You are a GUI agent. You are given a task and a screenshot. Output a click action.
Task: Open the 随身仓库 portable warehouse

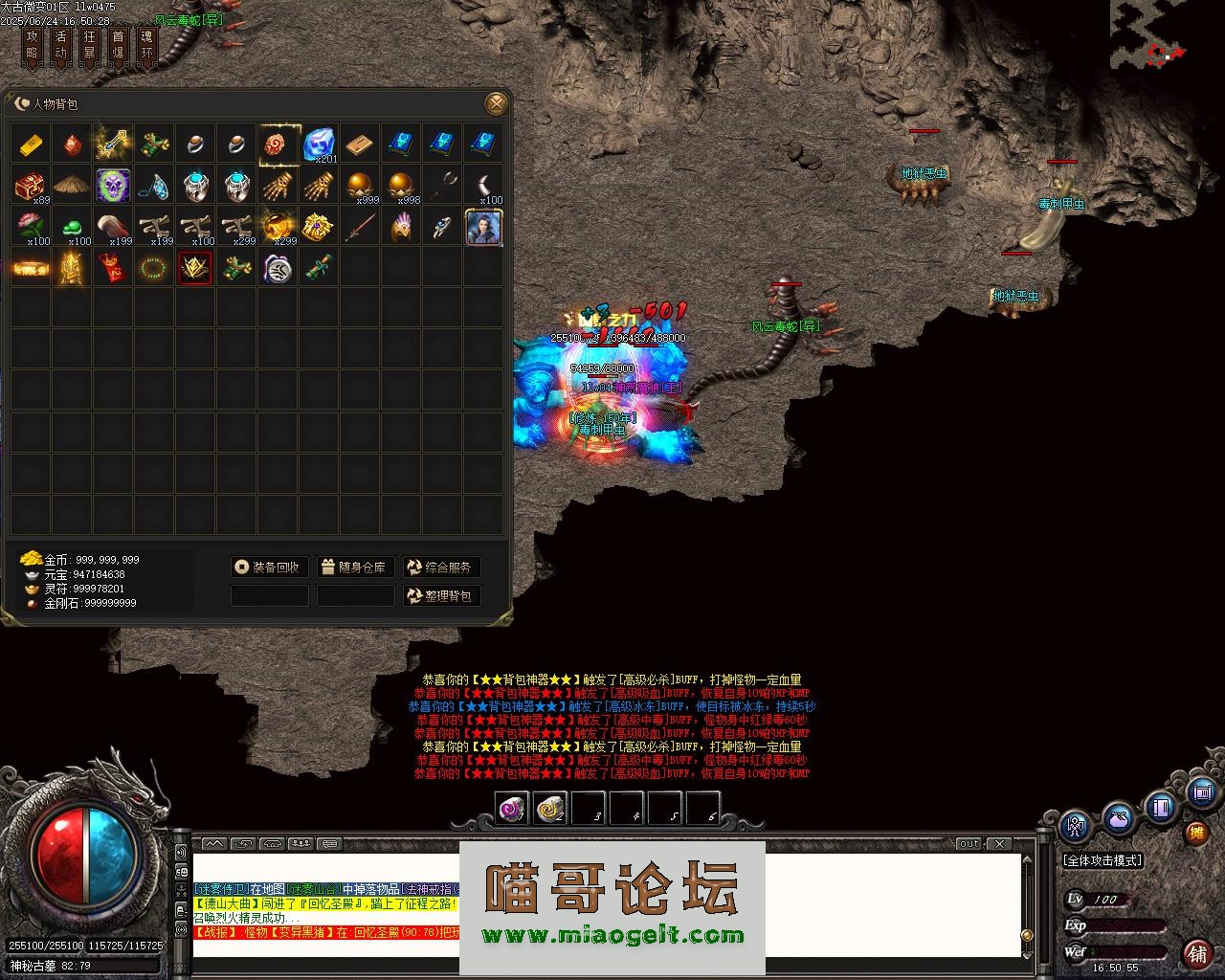click(355, 568)
